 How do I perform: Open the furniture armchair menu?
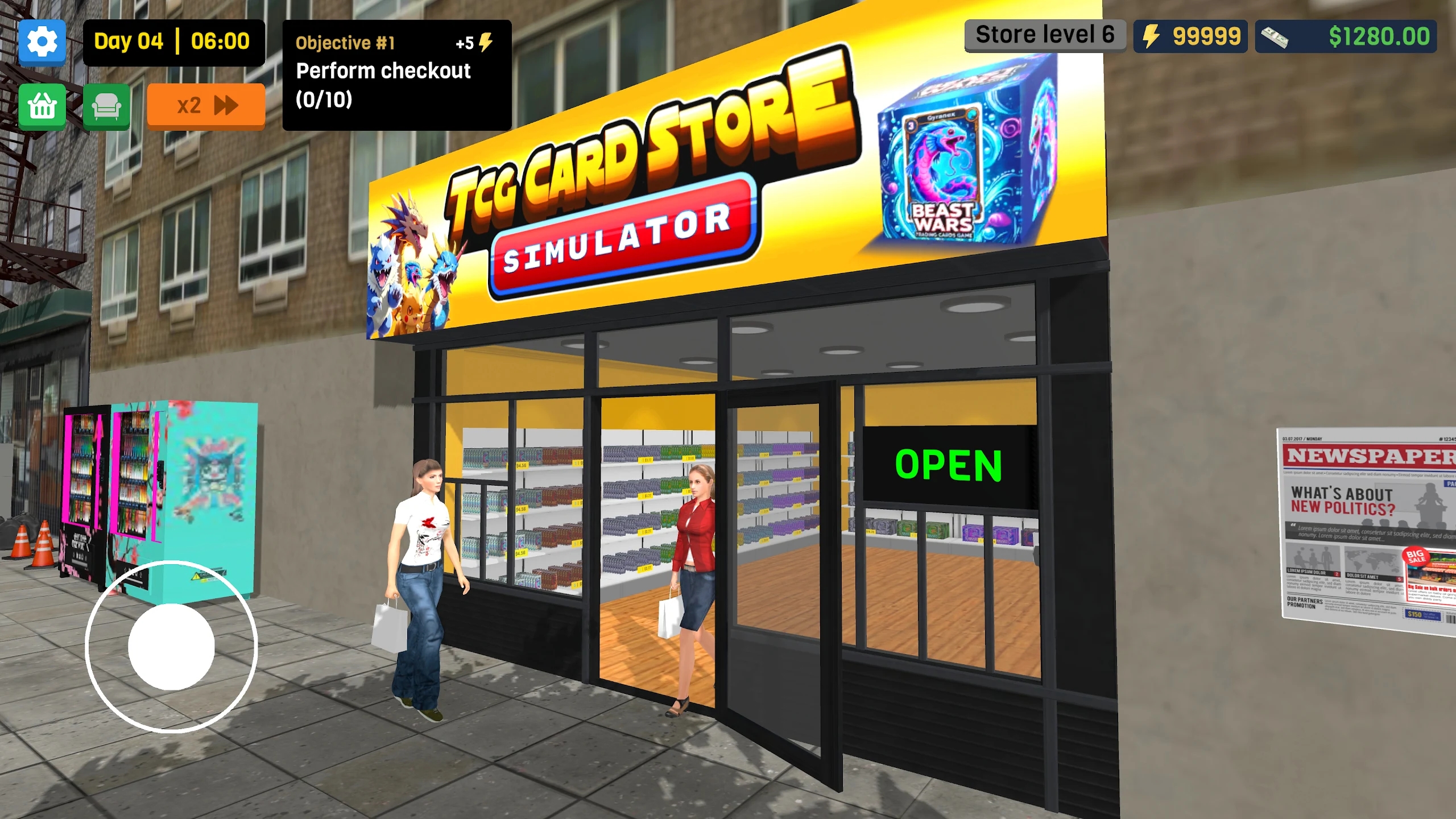coord(107,106)
